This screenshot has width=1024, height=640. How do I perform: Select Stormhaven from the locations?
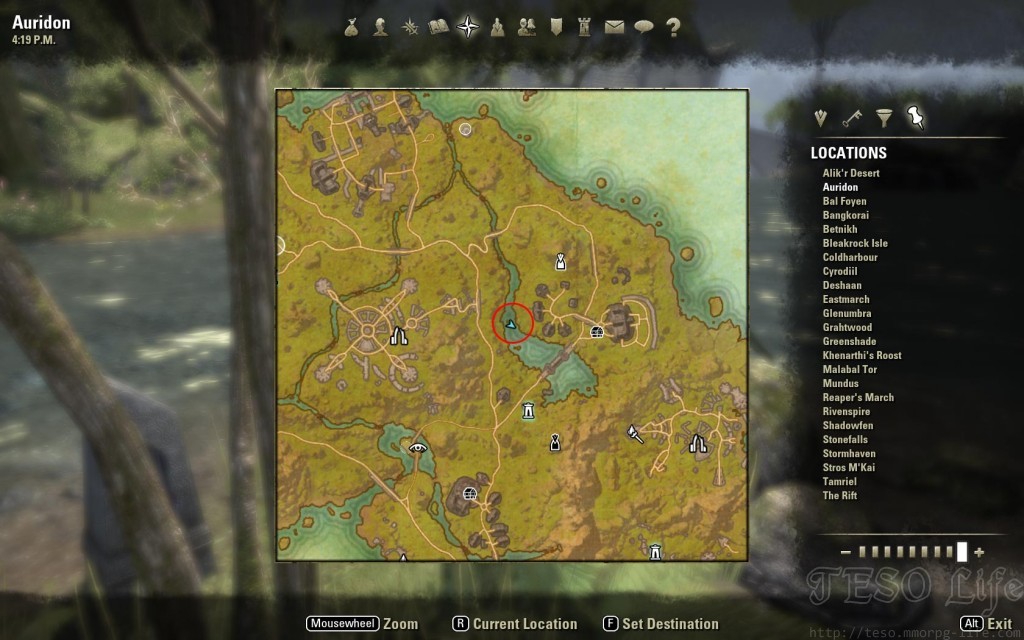849,453
